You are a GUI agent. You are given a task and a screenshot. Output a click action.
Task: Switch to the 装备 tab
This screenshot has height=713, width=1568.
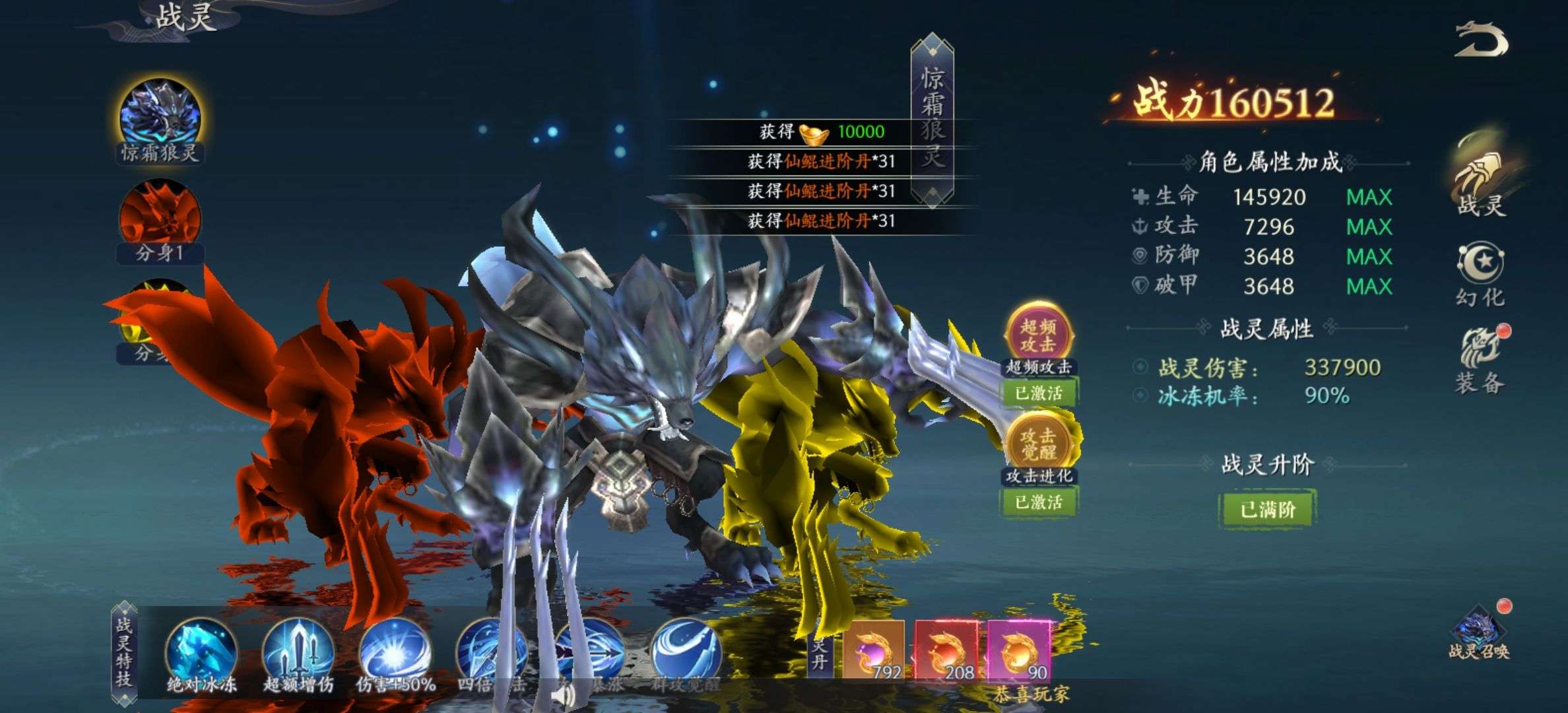(1480, 360)
